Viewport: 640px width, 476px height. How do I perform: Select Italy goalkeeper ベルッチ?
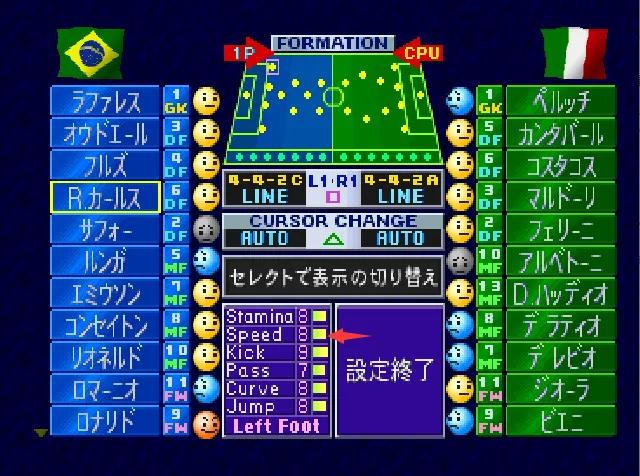(553, 101)
